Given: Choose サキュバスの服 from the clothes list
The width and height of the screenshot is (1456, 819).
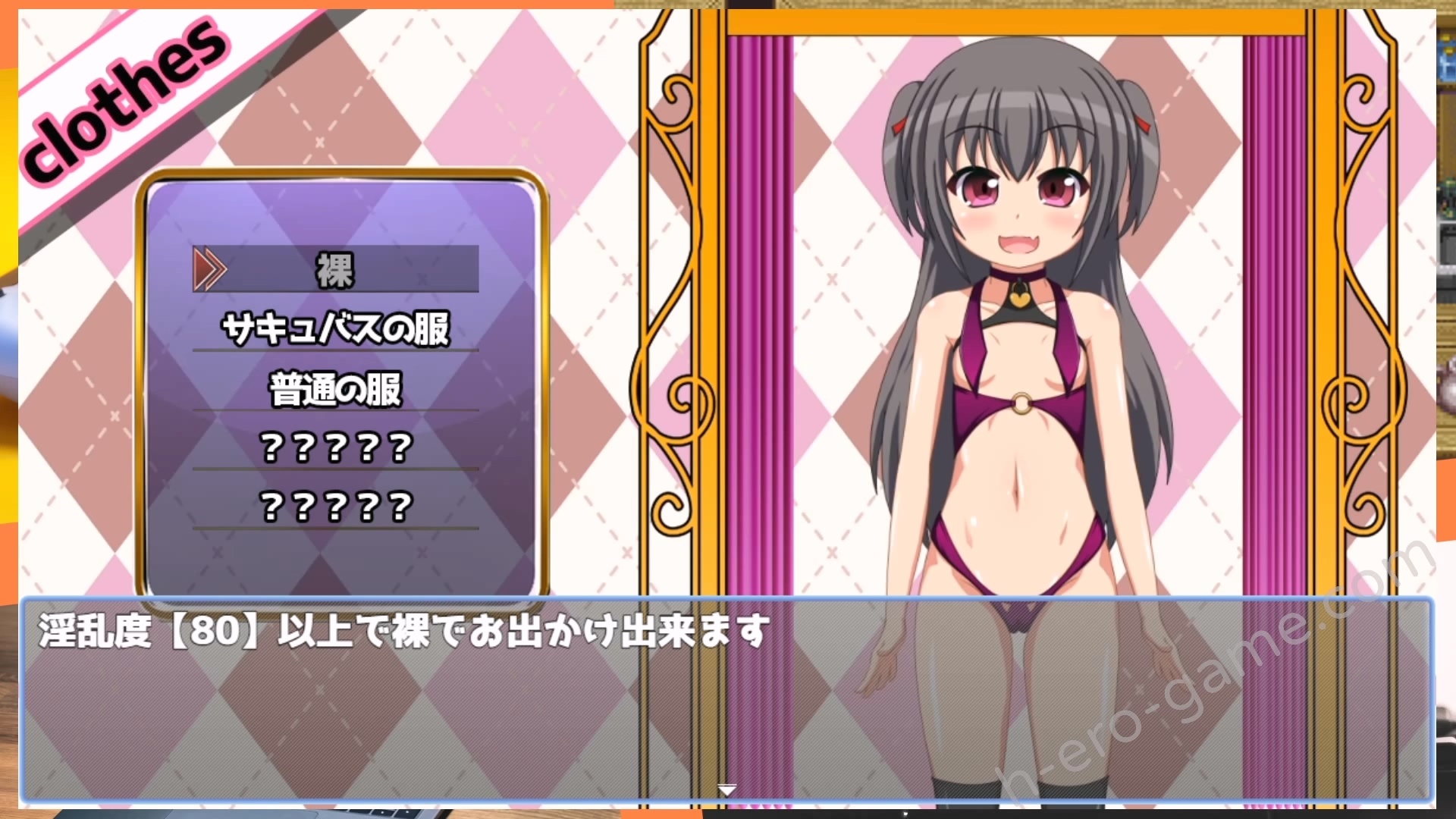Looking at the screenshot, I should click(x=335, y=329).
